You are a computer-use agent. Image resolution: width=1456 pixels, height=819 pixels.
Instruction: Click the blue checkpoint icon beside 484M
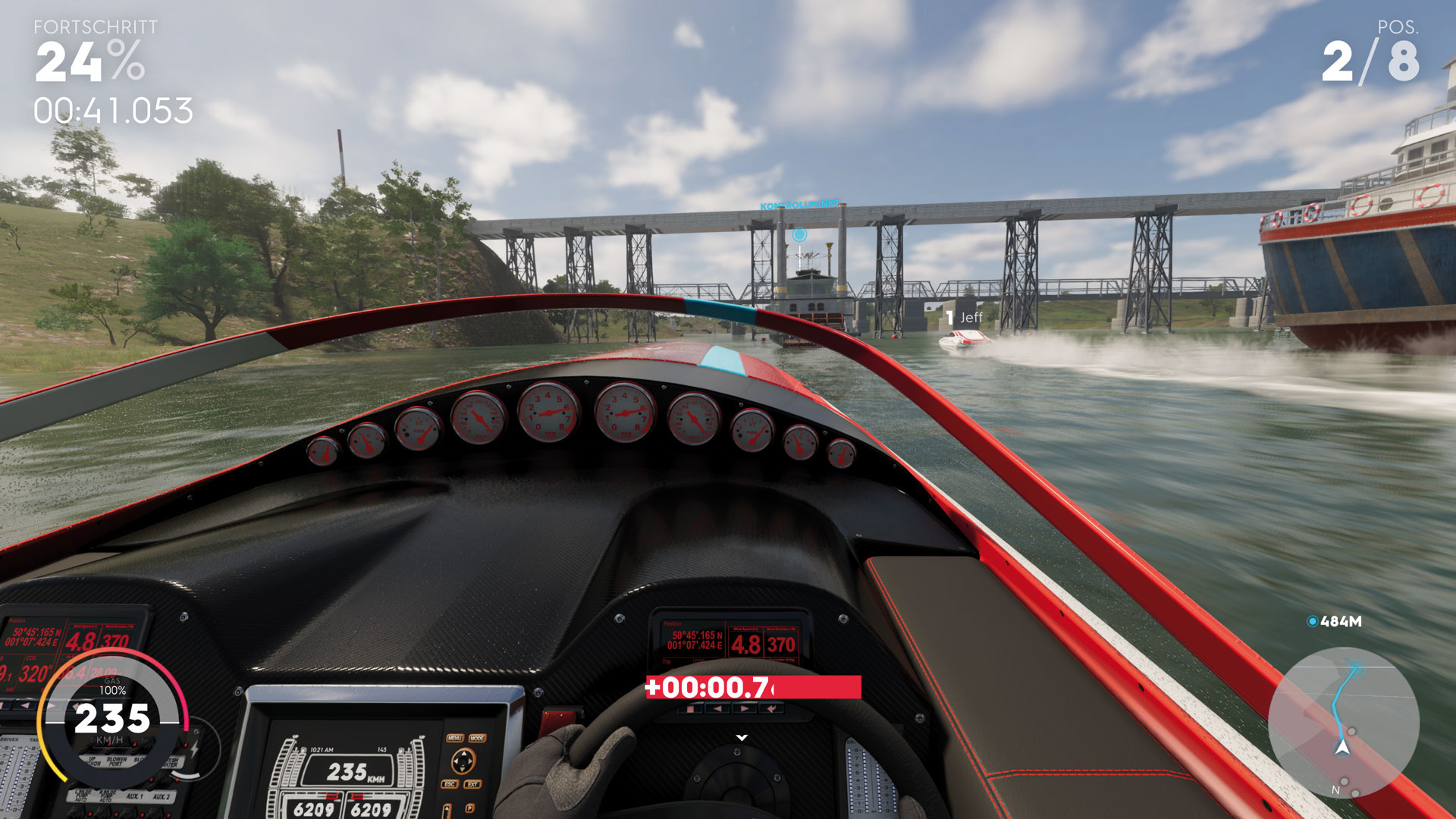[x=1312, y=622]
